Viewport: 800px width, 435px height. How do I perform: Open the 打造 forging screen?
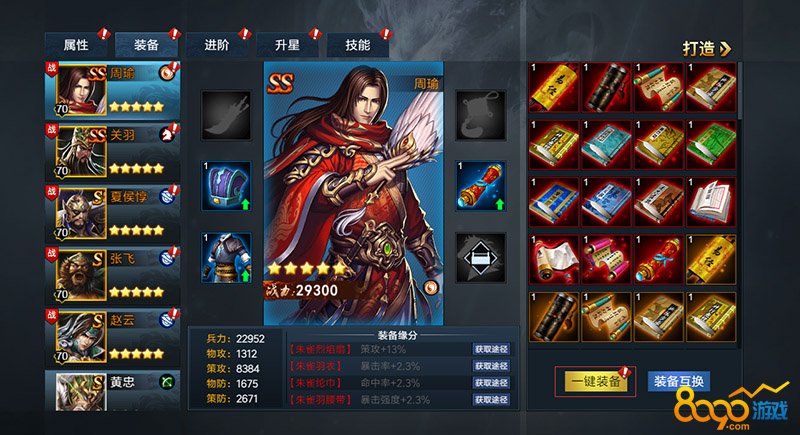tap(707, 47)
